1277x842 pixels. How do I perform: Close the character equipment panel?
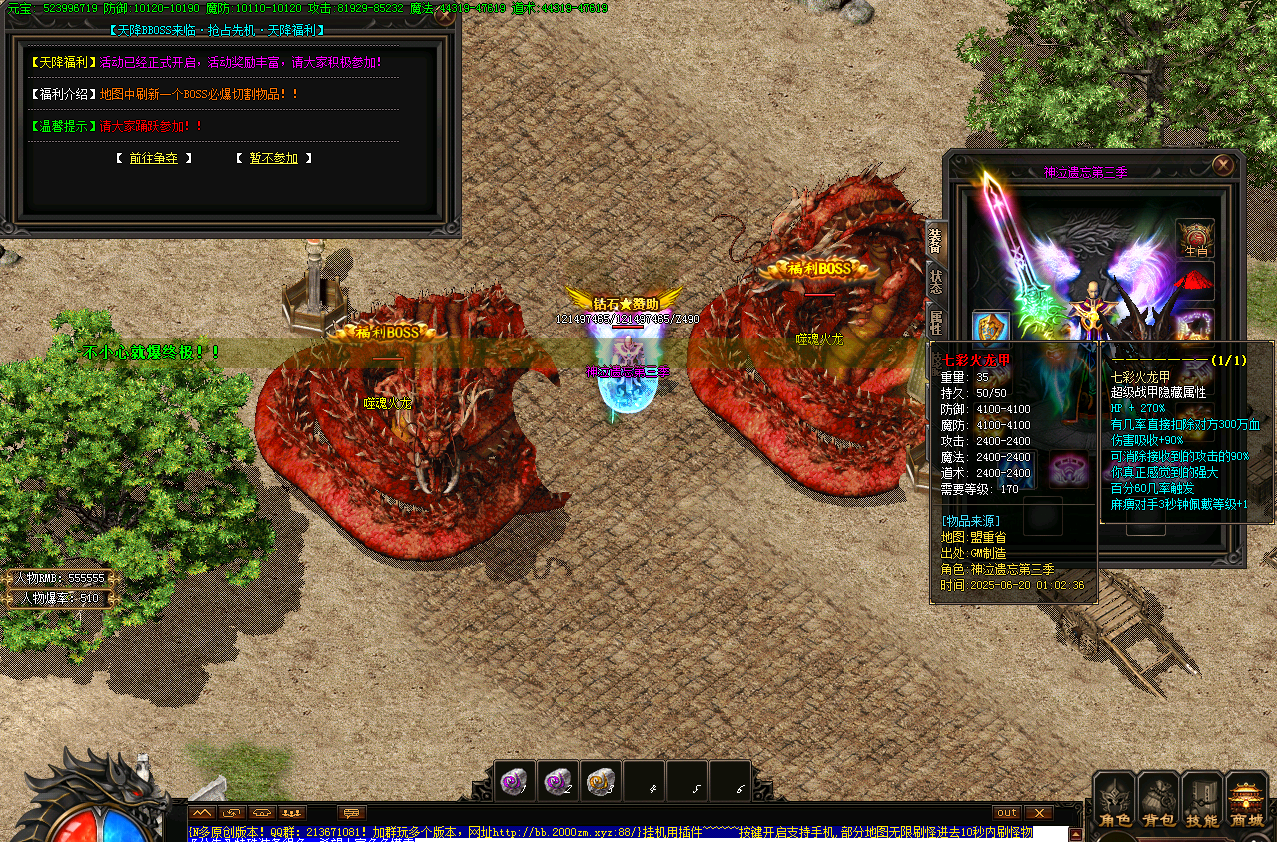pyautogui.click(x=1222, y=165)
